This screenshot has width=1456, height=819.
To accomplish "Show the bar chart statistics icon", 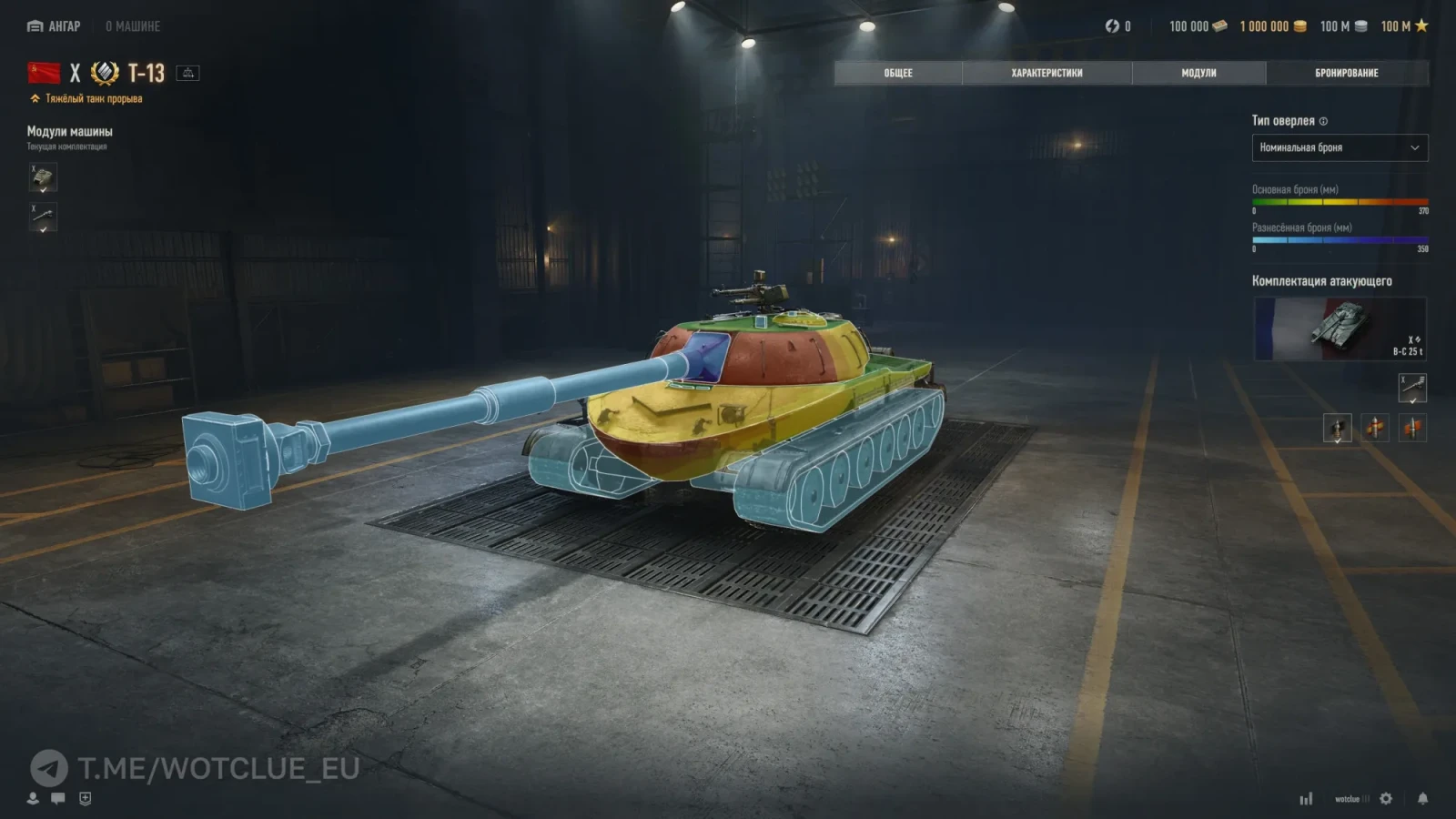I will pyautogui.click(x=1306, y=798).
